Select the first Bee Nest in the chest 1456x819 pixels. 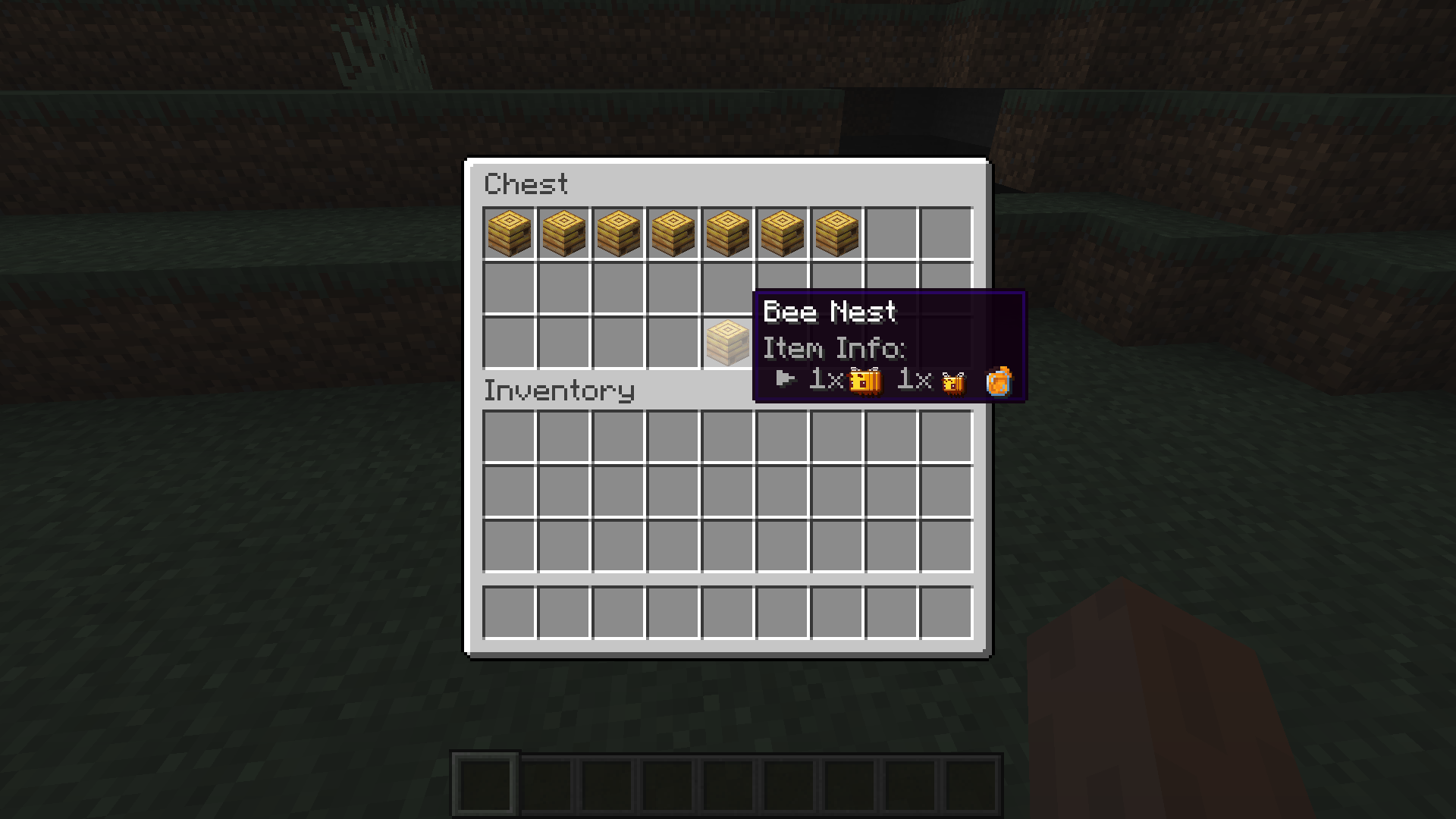click(x=510, y=234)
